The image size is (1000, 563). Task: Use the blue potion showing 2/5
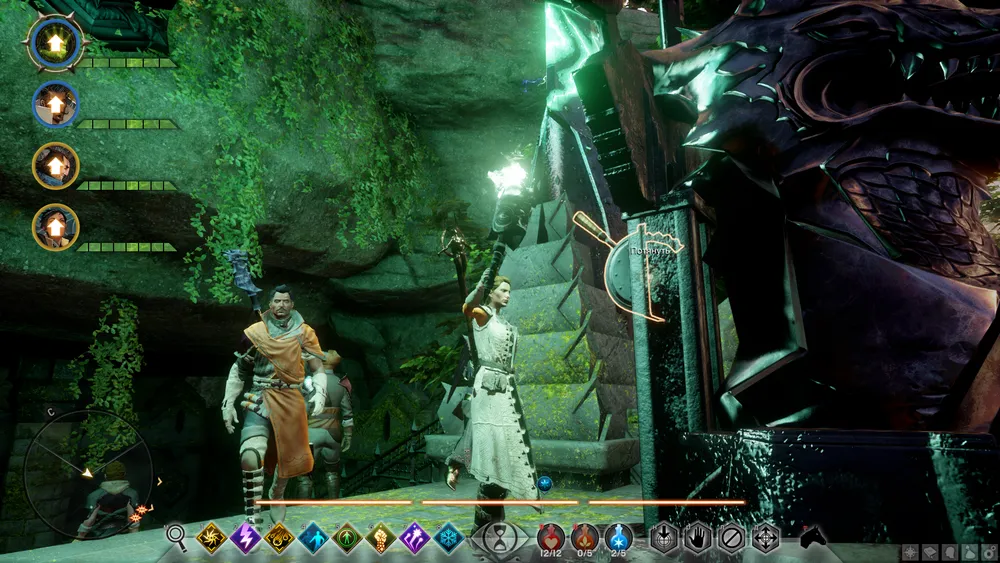pyautogui.click(x=619, y=537)
